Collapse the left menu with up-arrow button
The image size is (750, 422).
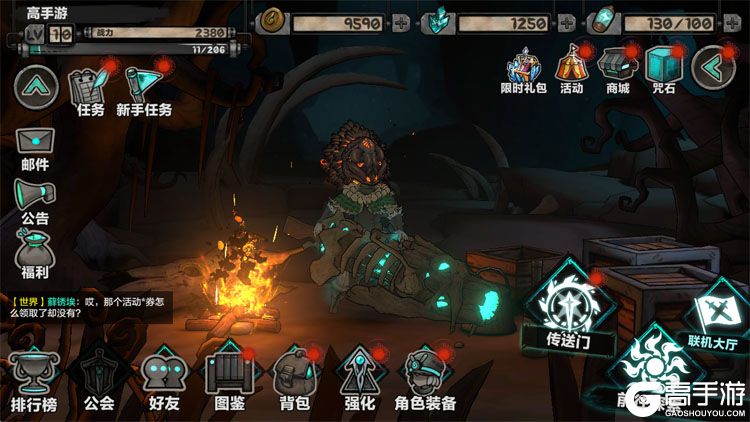(x=34, y=87)
